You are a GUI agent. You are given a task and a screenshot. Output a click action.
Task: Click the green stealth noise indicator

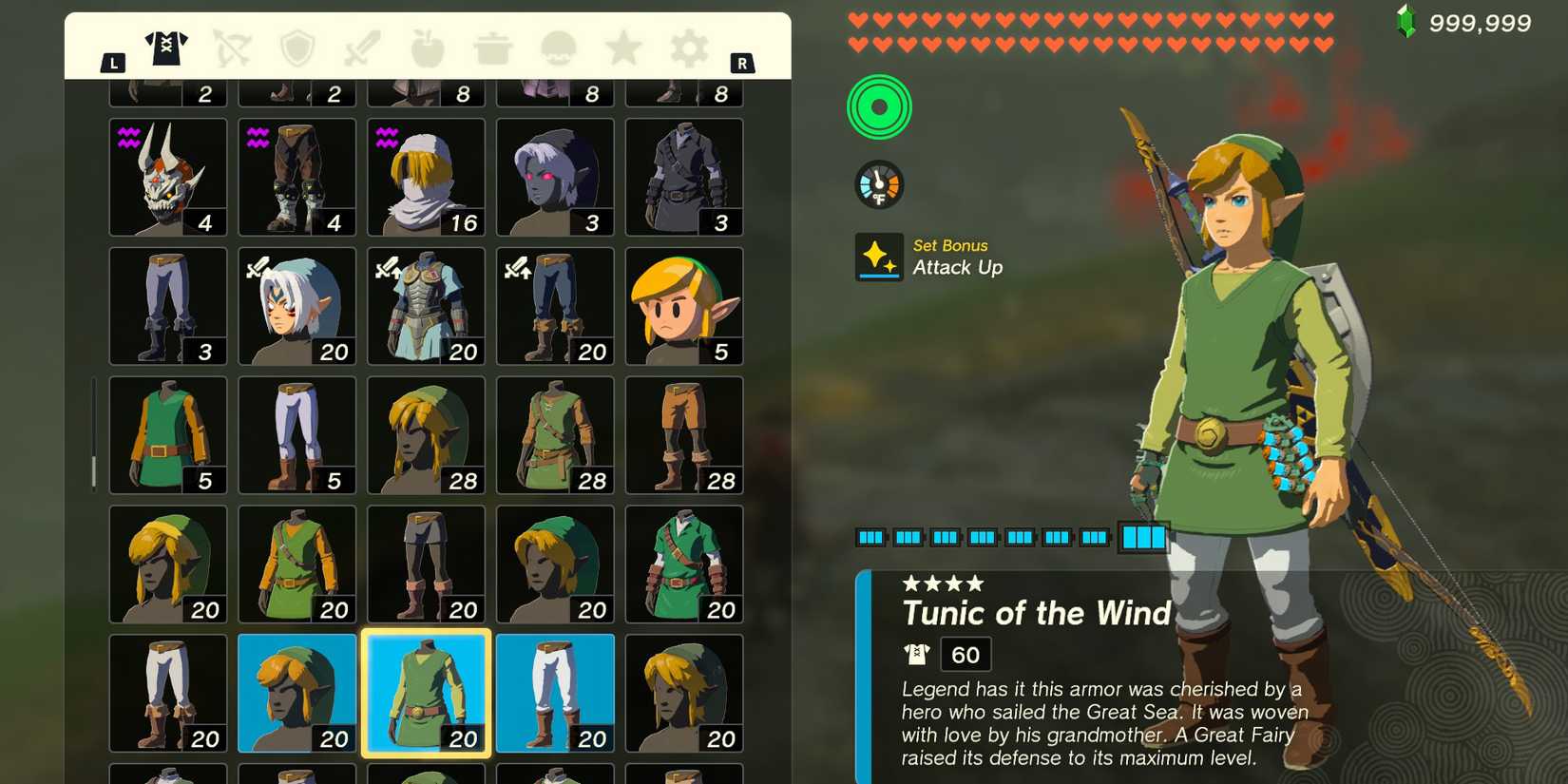[x=879, y=107]
